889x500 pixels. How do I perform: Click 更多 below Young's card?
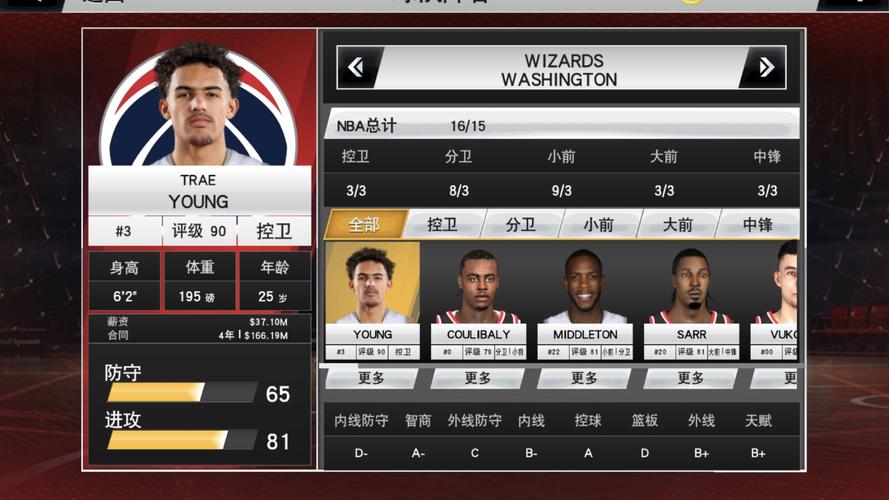(x=372, y=379)
